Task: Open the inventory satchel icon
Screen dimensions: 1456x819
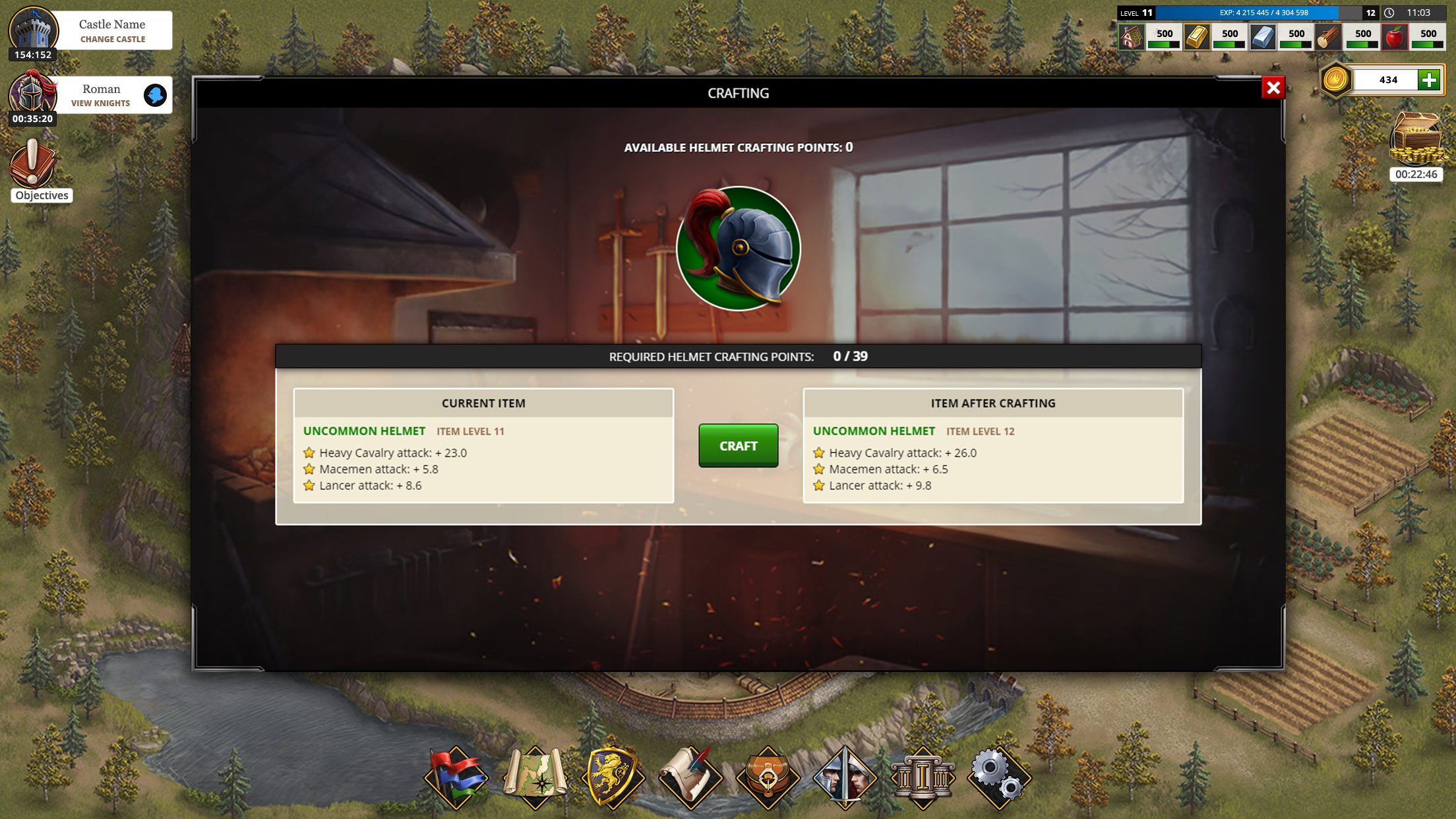Action: [769, 778]
